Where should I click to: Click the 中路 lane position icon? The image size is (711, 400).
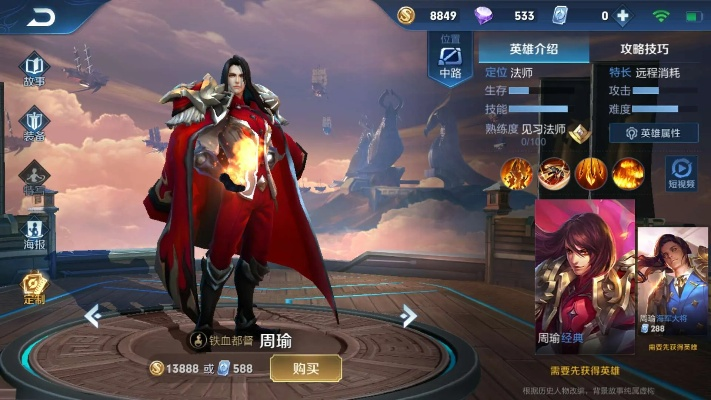(450, 58)
